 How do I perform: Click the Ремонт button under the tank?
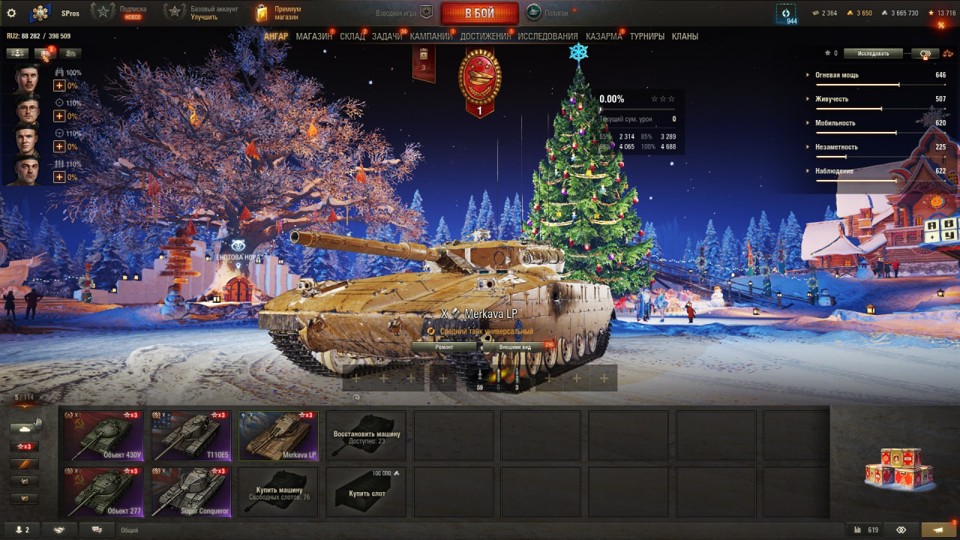coord(445,347)
